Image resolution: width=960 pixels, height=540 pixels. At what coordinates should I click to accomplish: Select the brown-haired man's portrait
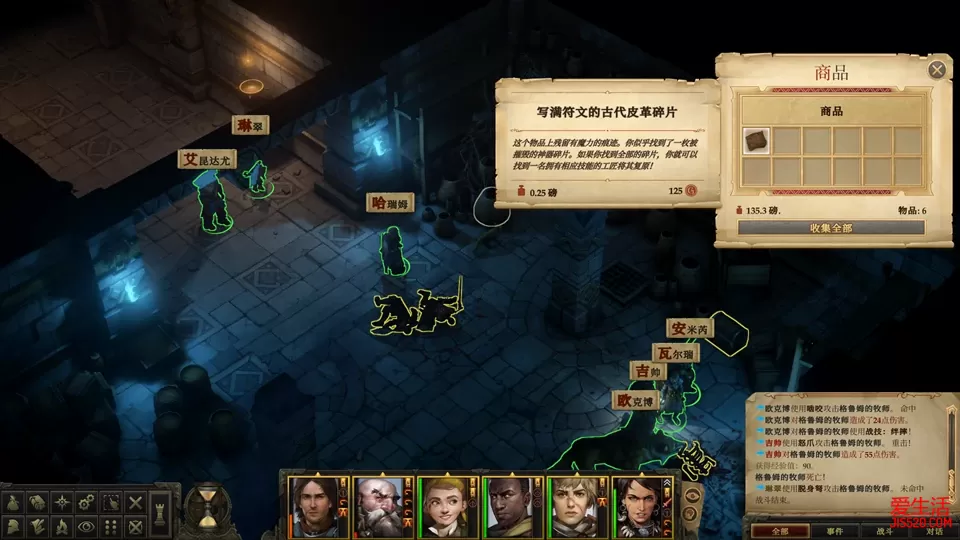tap(311, 506)
